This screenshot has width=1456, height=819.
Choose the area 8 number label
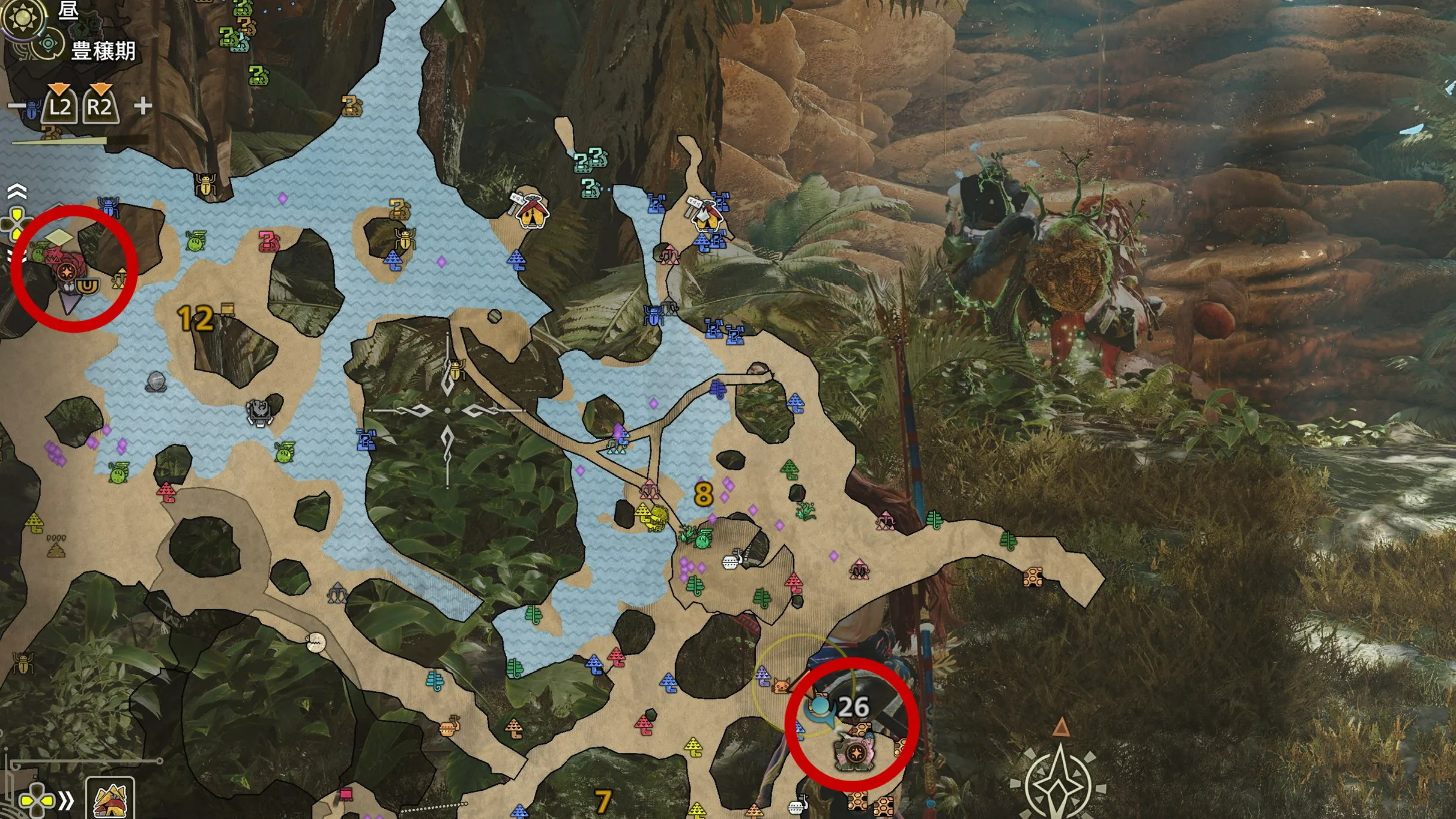(703, 494)
